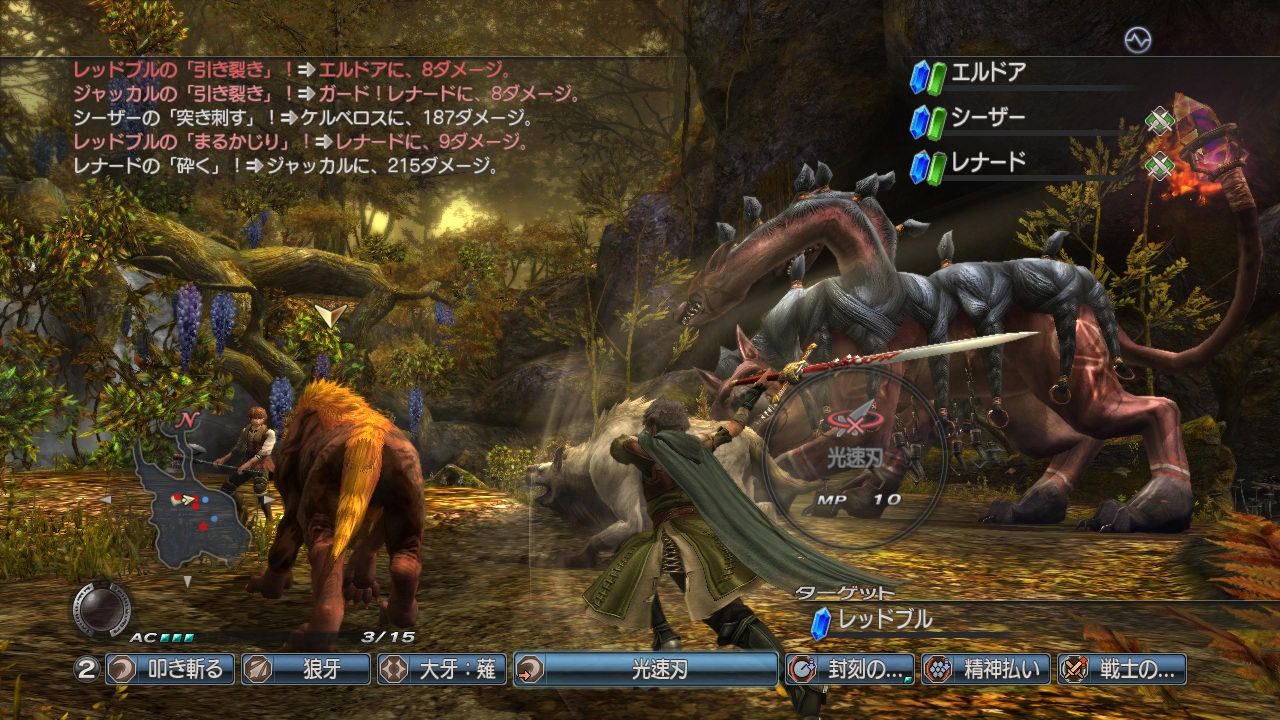Choose the 狼牙 skill command
Viewport: 1280px width, 720px height.
click(305, 669)
